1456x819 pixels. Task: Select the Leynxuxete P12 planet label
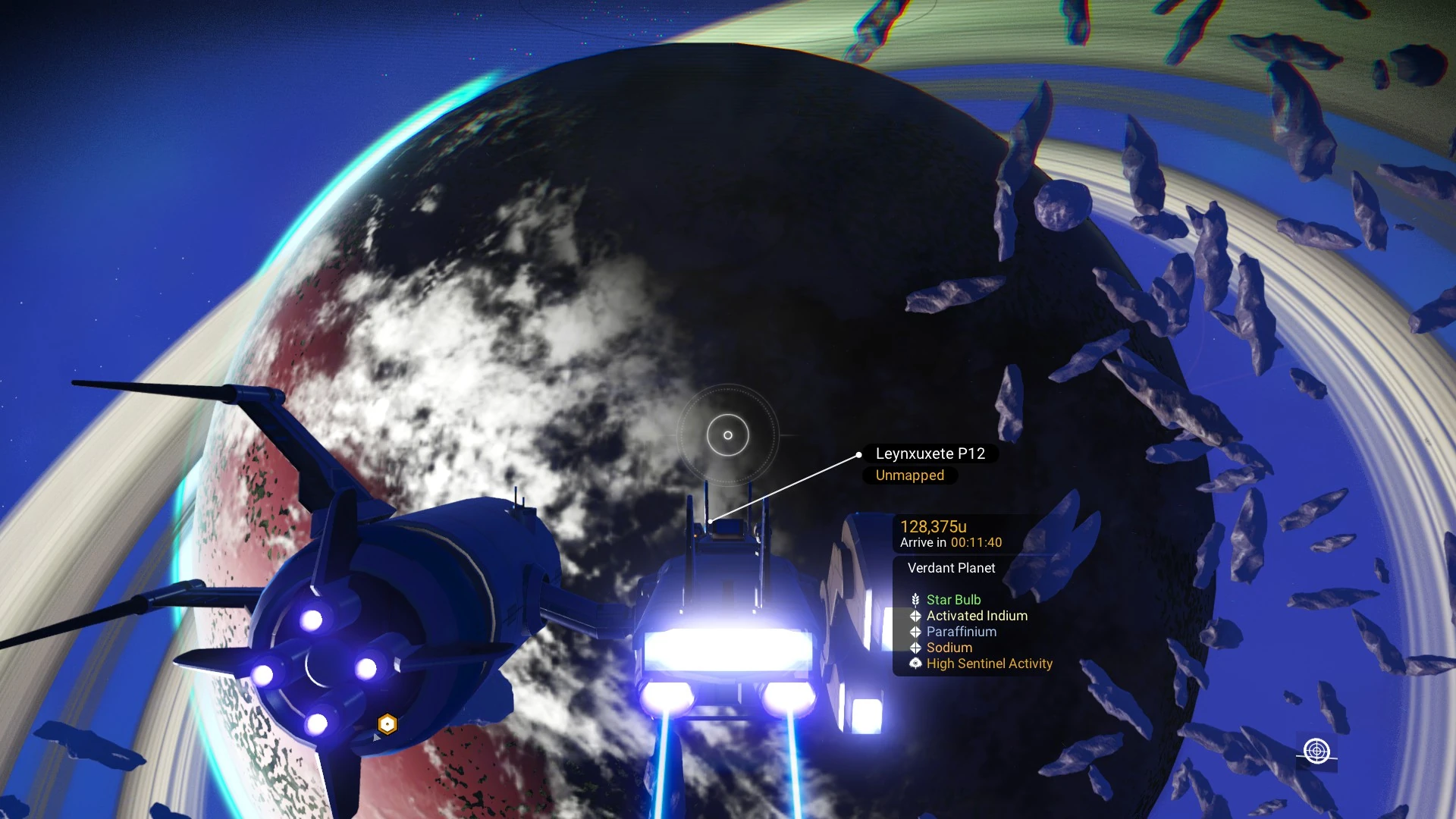[930, 453]
